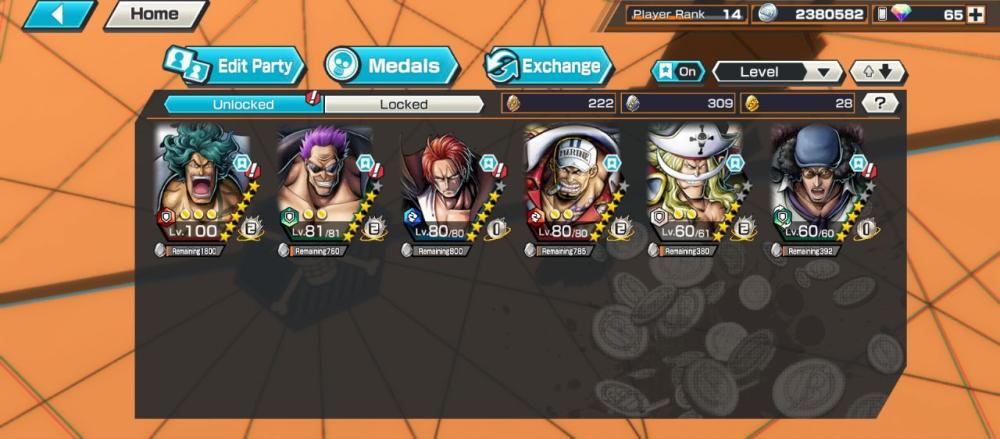This screenshot has height=439, width=1000.
Task: Reverse the sort order with arrows button
Action: 877,72
